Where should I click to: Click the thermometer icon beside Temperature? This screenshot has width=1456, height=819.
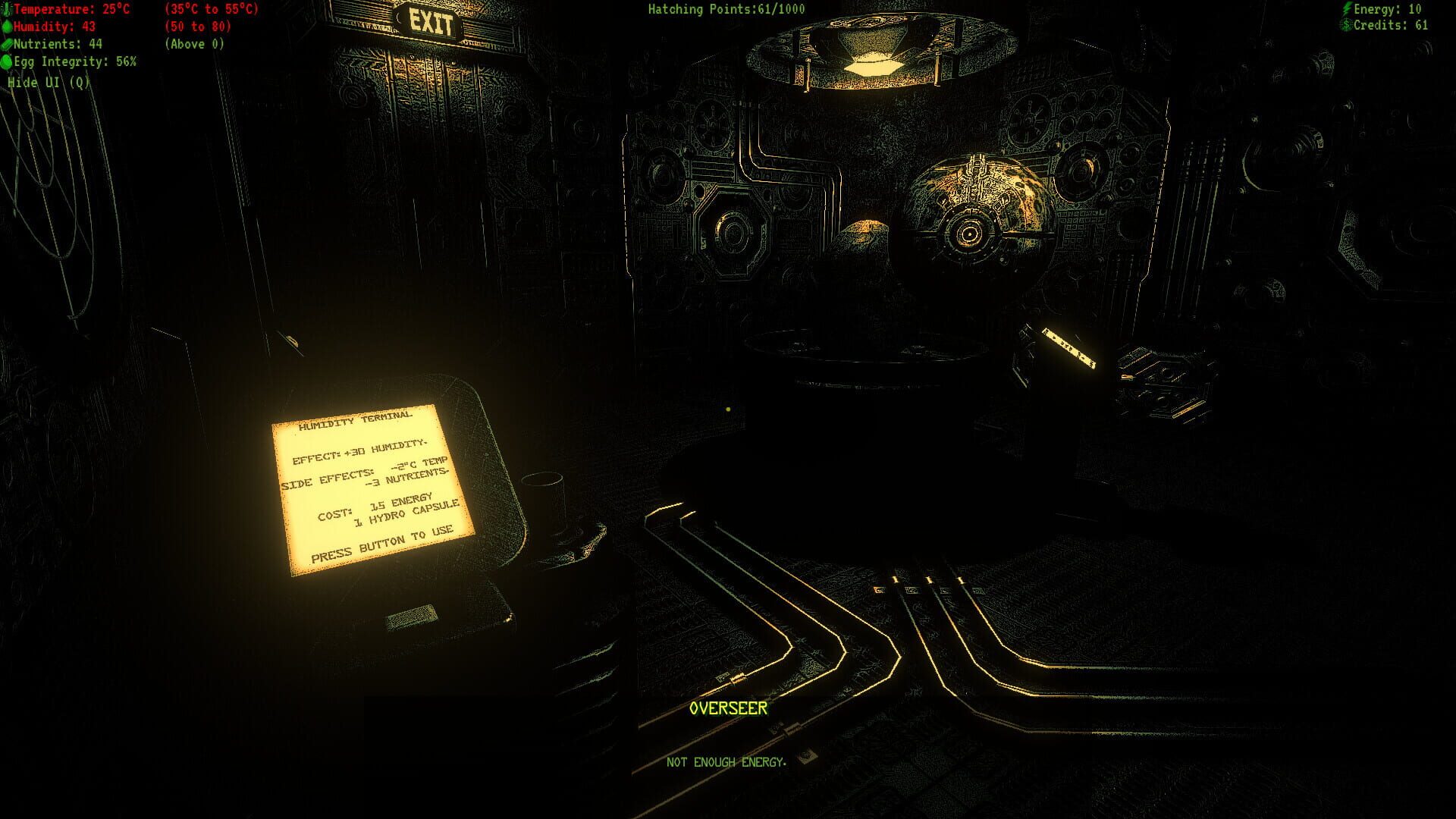[x=8, y=11]
